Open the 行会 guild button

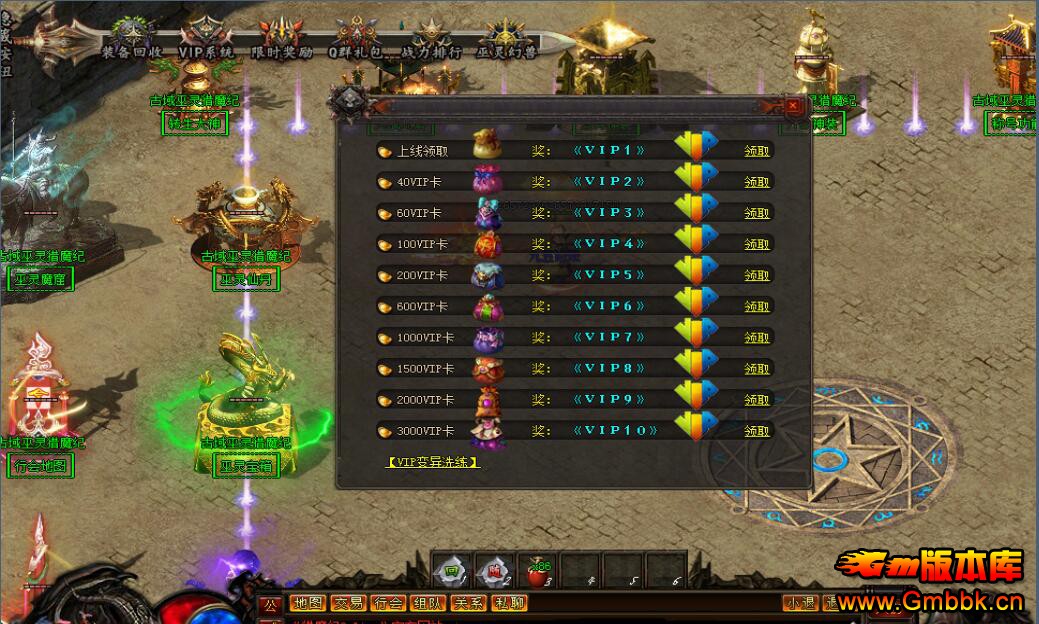388,603
